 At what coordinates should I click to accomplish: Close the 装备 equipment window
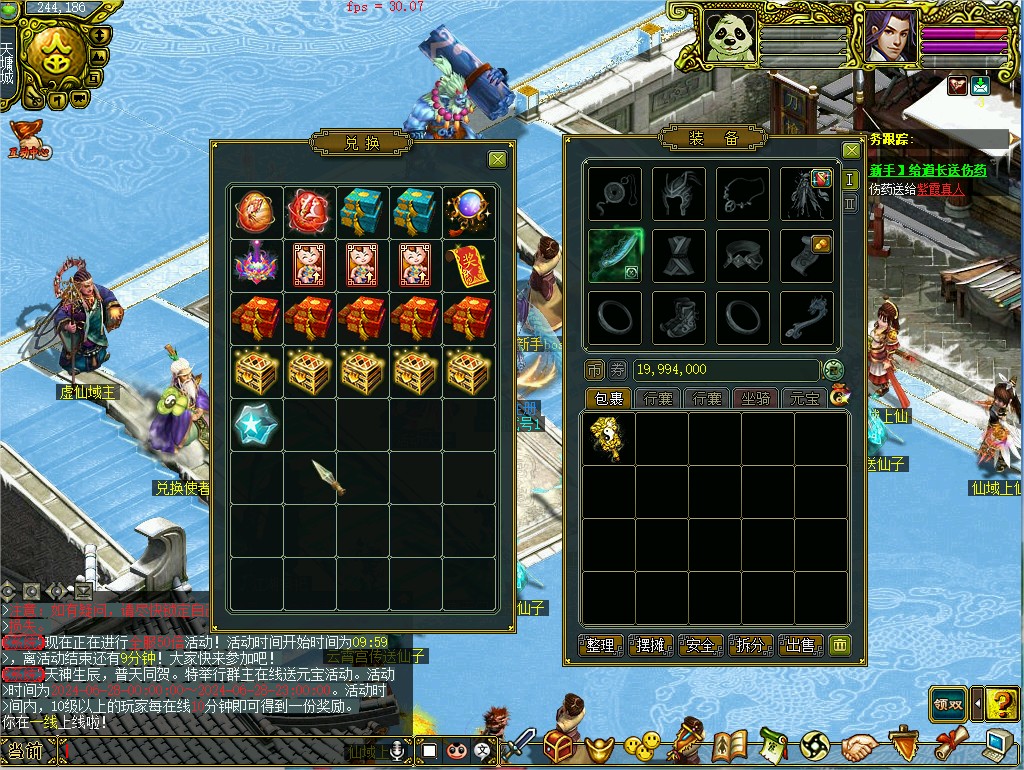pyautogui.click(x=851, y=151)
